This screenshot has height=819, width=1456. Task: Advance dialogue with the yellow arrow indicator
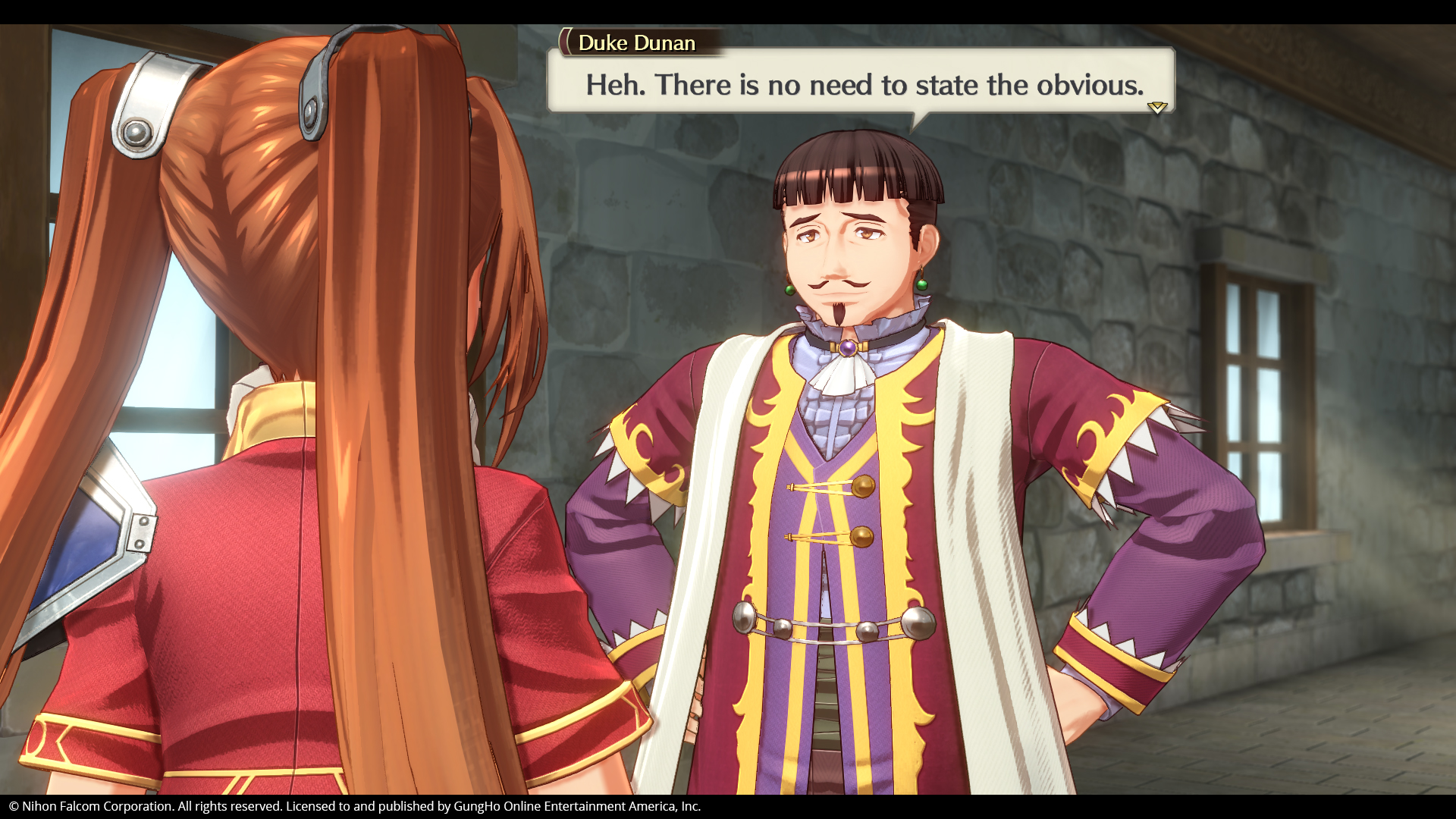(1156, 107)
